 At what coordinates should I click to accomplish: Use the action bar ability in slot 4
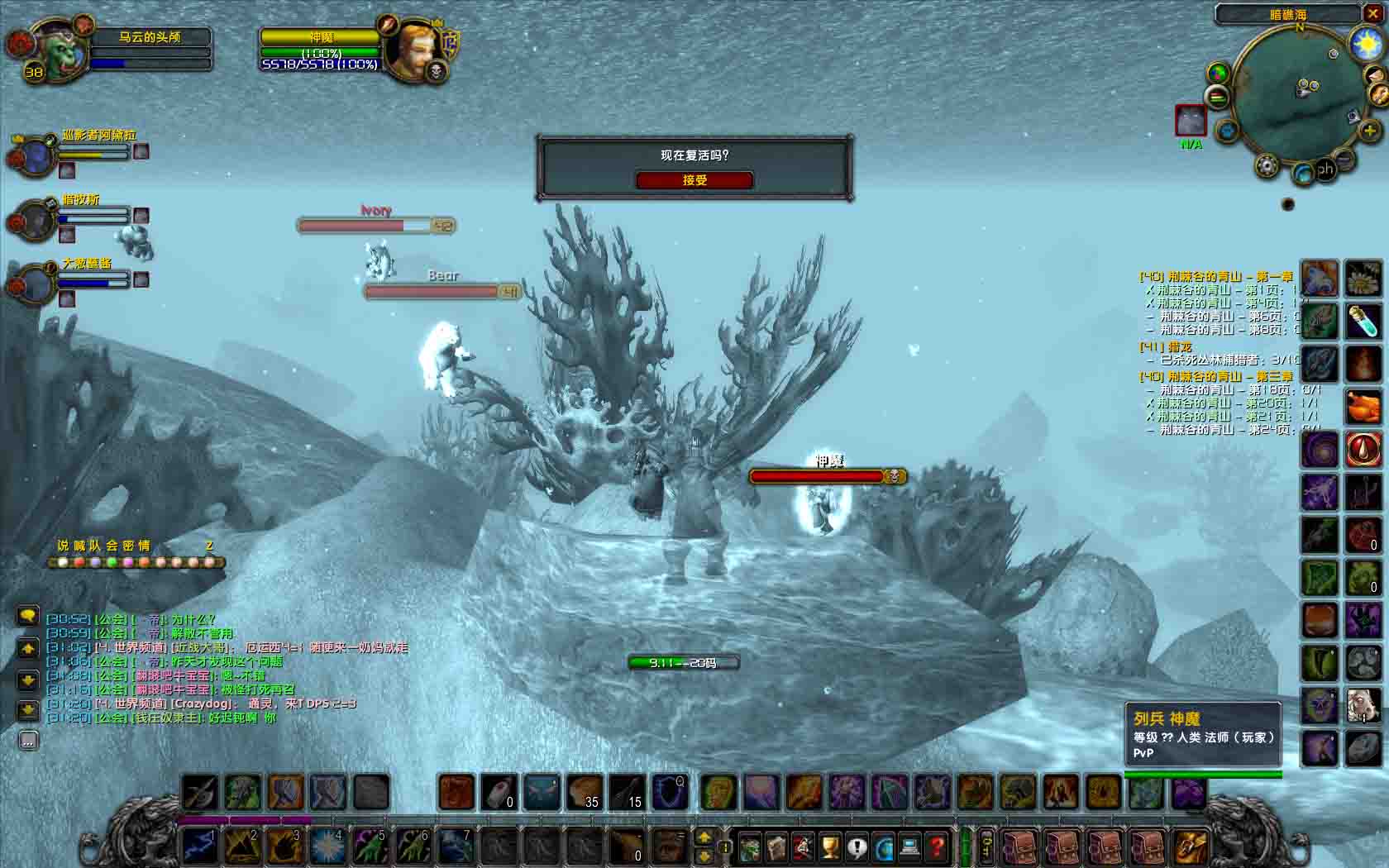pos(328,846)
